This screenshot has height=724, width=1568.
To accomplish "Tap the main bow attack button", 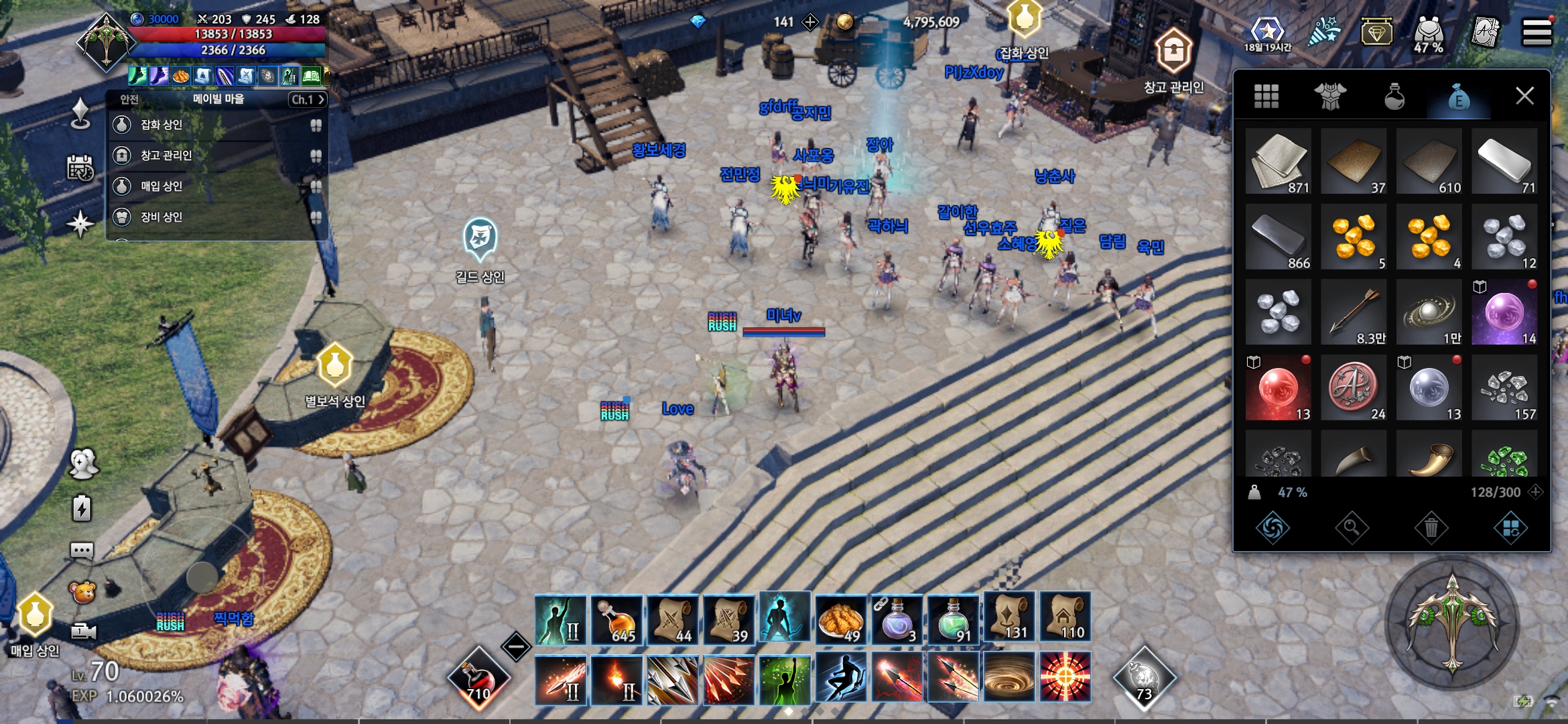I will [1452, 623].
